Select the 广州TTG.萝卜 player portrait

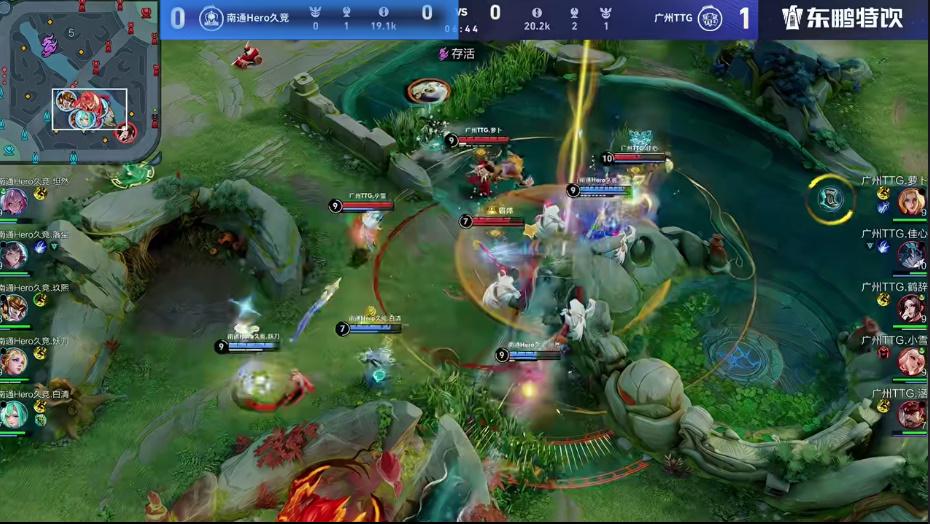910,202
